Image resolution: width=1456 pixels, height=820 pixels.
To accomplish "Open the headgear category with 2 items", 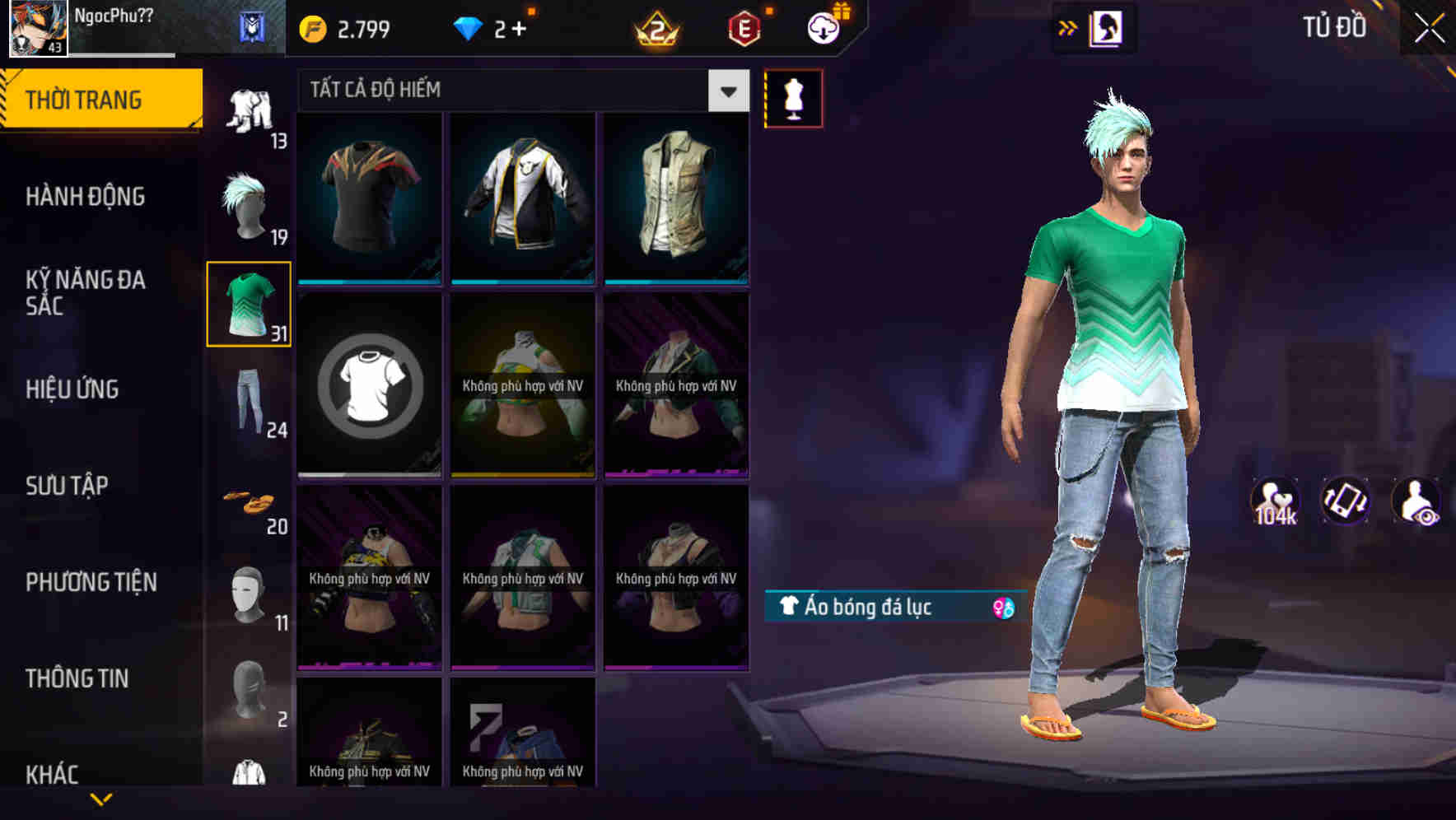I will pos(248,697).
